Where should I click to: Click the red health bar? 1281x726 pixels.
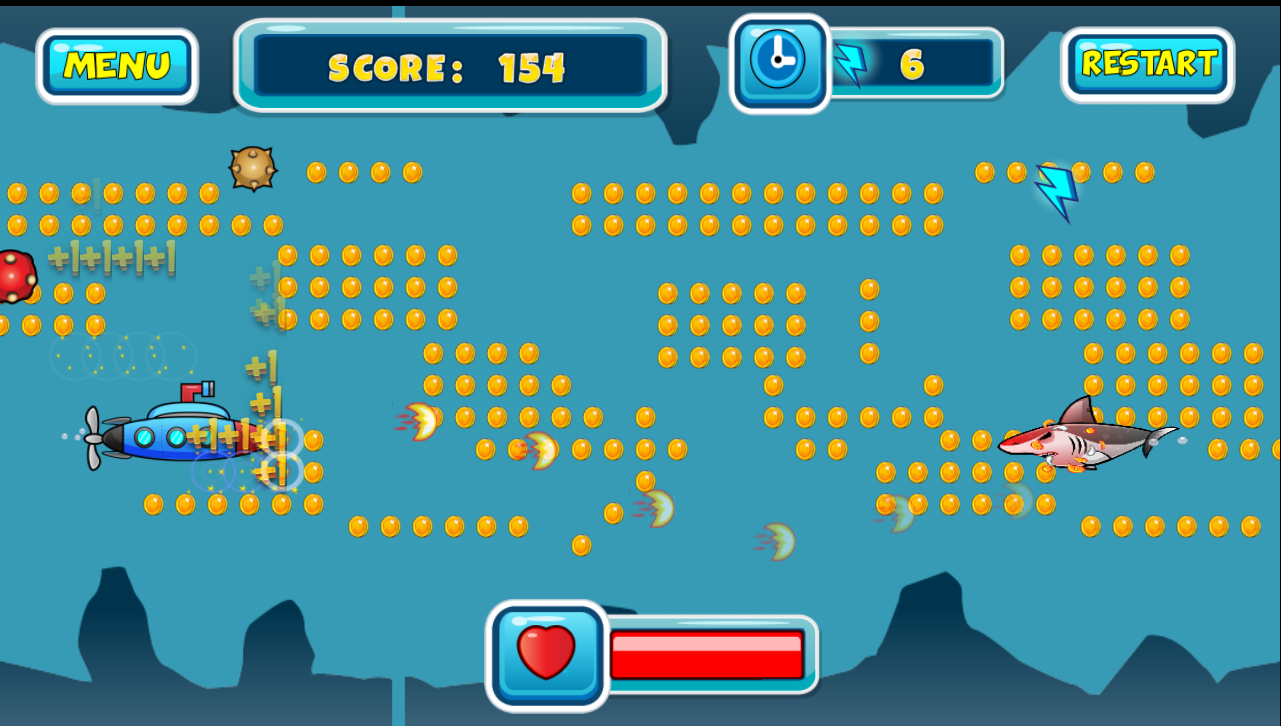pyautogui.click(x=706, y=655)
